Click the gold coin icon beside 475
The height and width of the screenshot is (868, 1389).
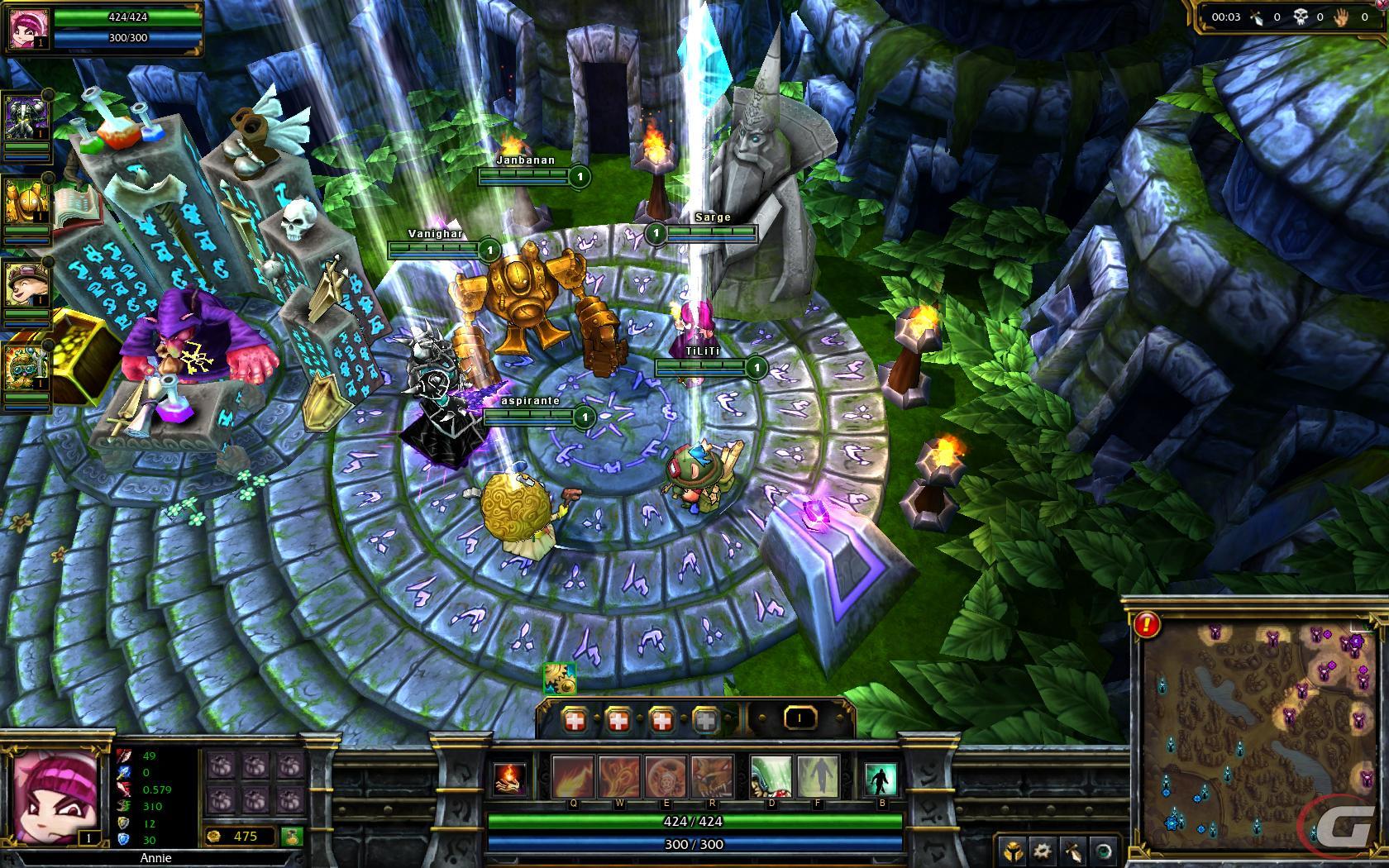[215, 837]
